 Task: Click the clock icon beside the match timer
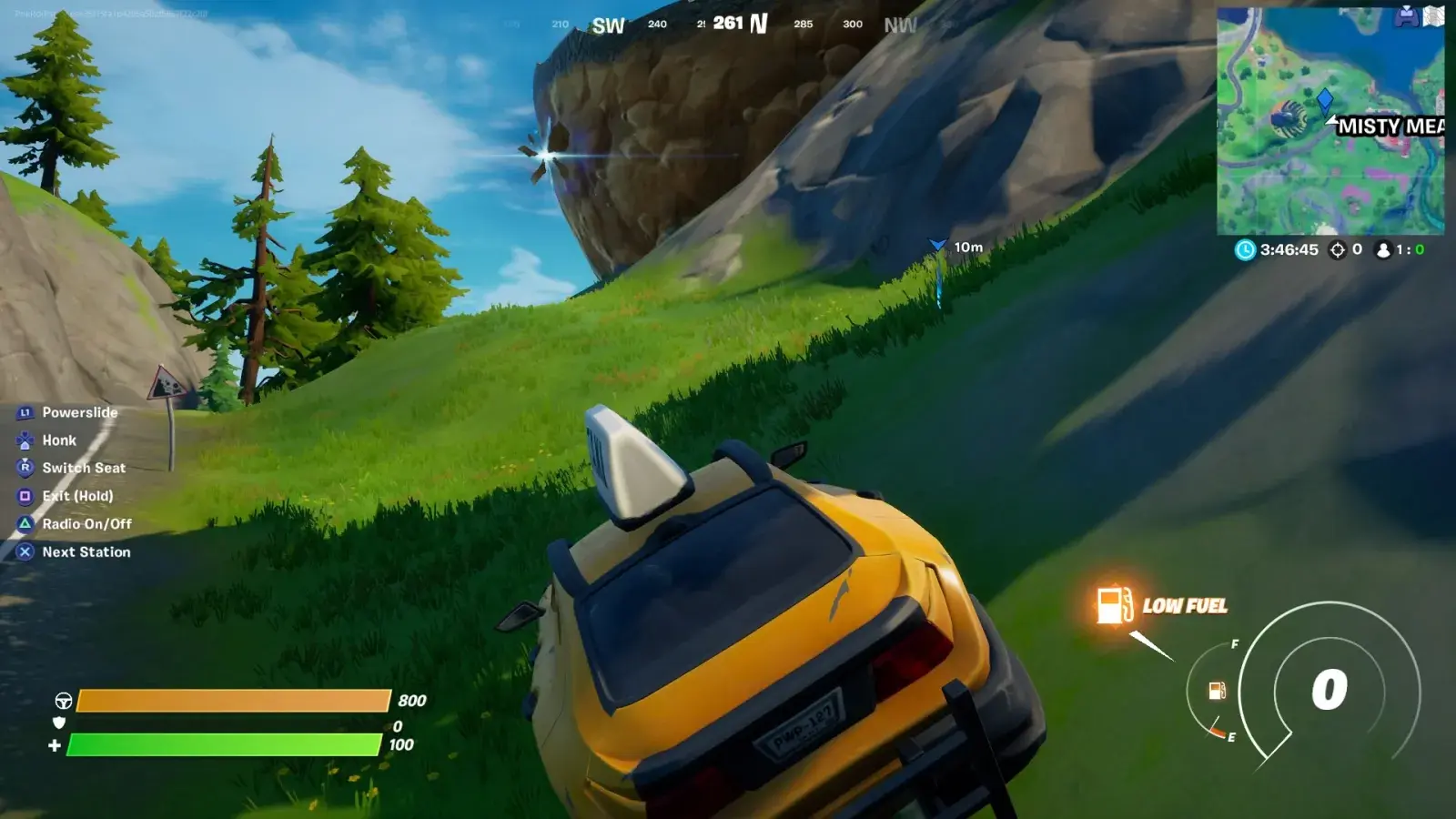coord(1245,250)
